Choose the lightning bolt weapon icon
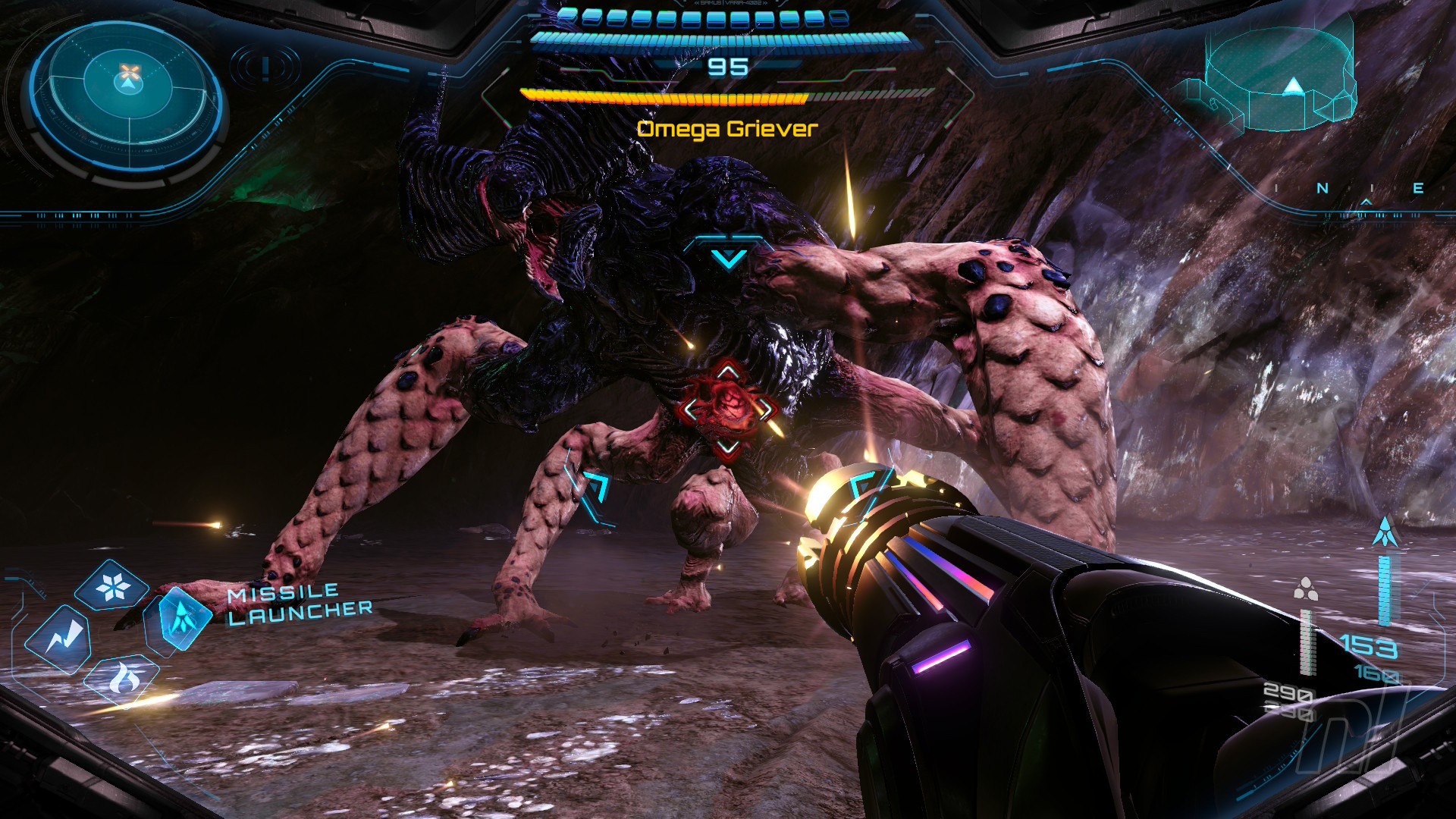Viewport: 1456px width, 819px height. click(x=58, y=639)
